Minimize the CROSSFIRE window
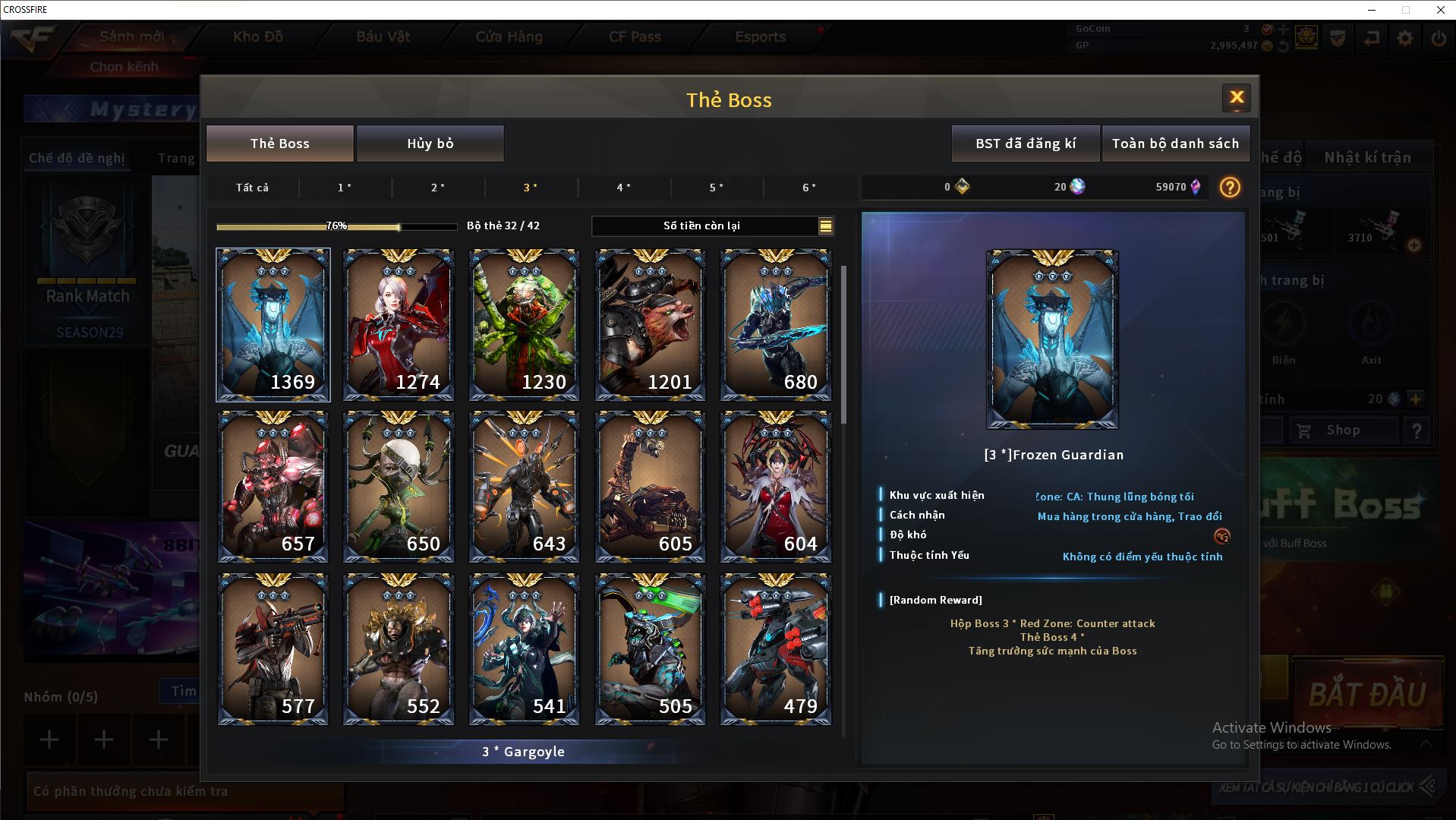This screenshot has width=1456, height=820. (1372, 10)
